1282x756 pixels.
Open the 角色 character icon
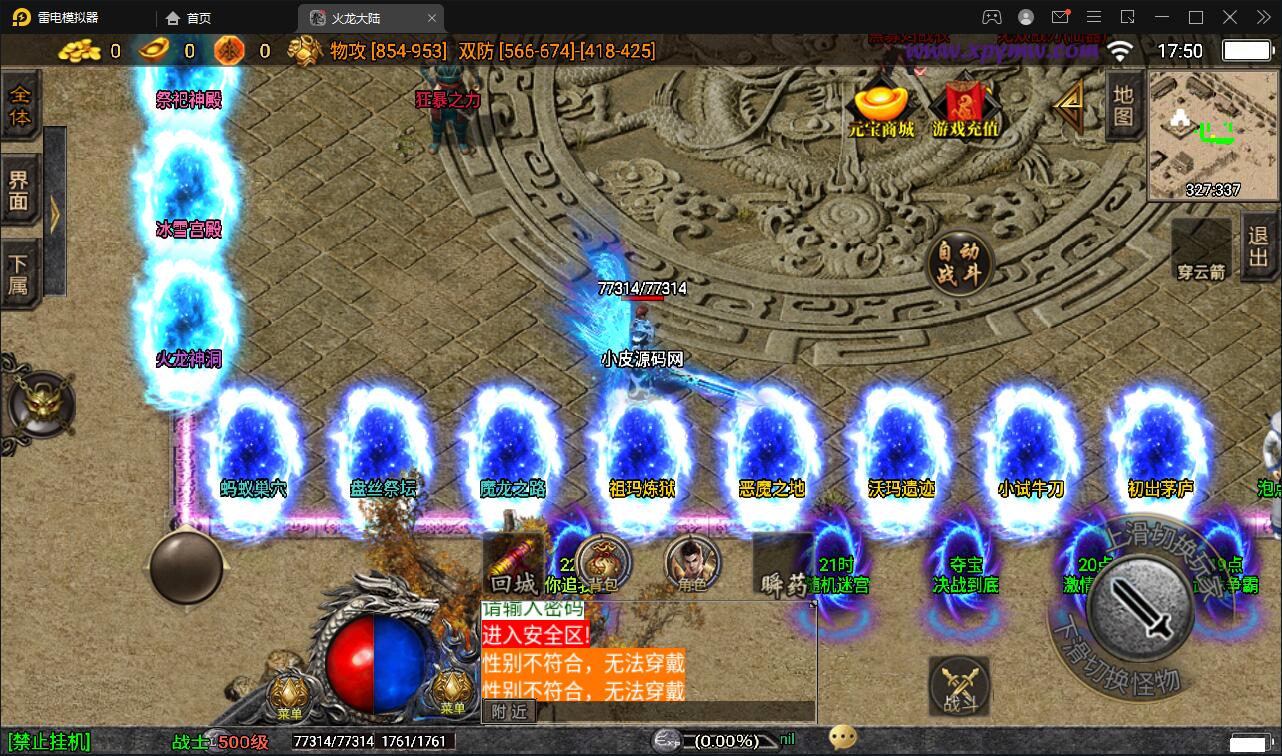(692, 565)
